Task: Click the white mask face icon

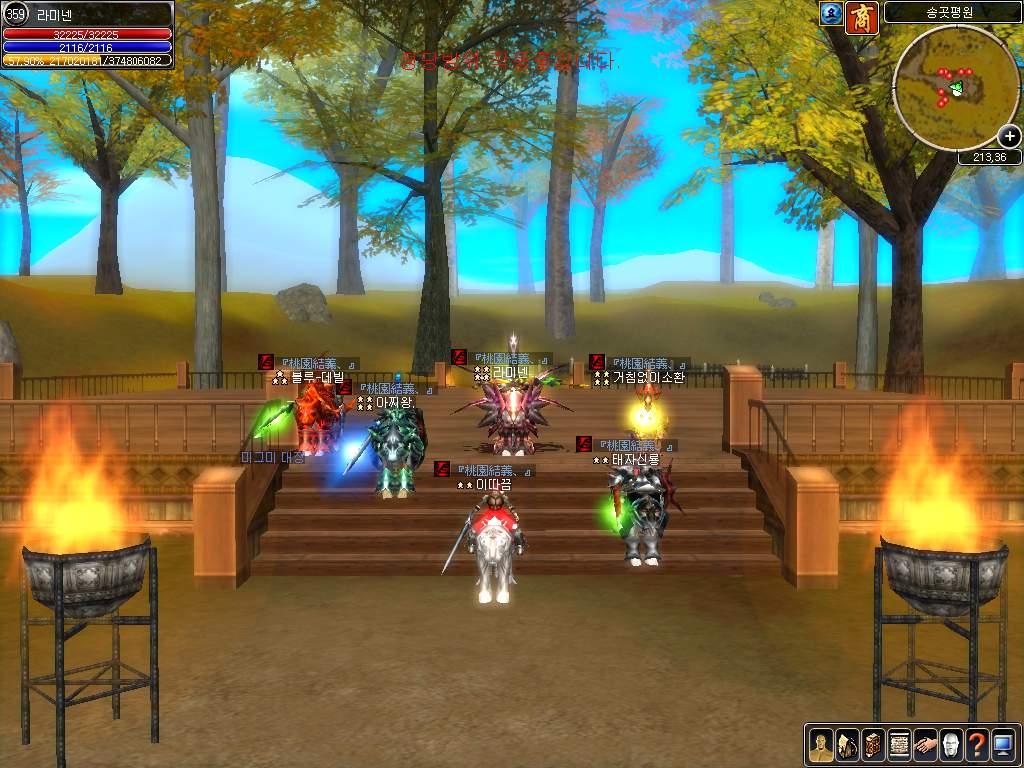Action: click(951, 744)
